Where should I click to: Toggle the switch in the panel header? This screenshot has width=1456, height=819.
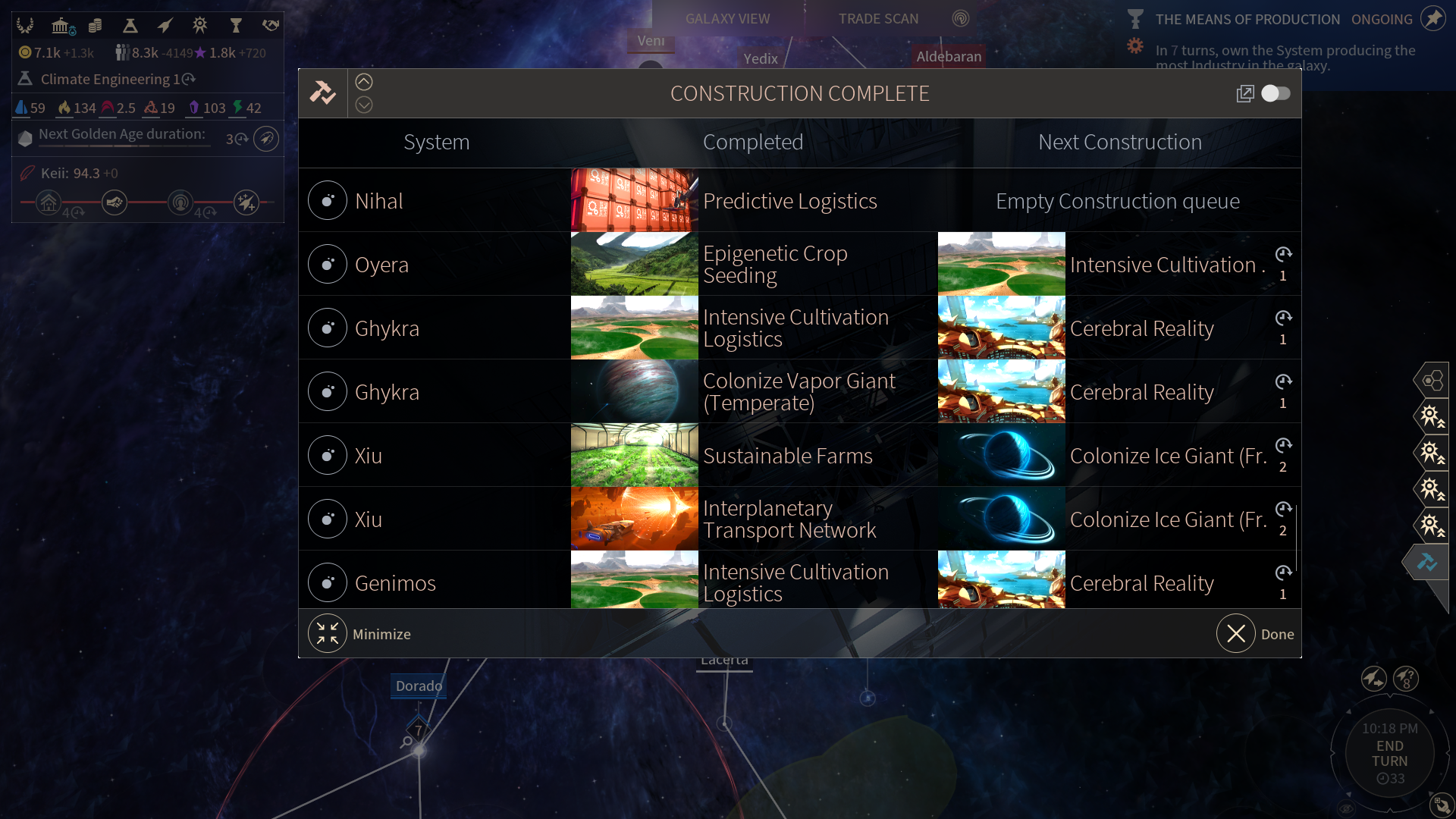click(1276, 93)
